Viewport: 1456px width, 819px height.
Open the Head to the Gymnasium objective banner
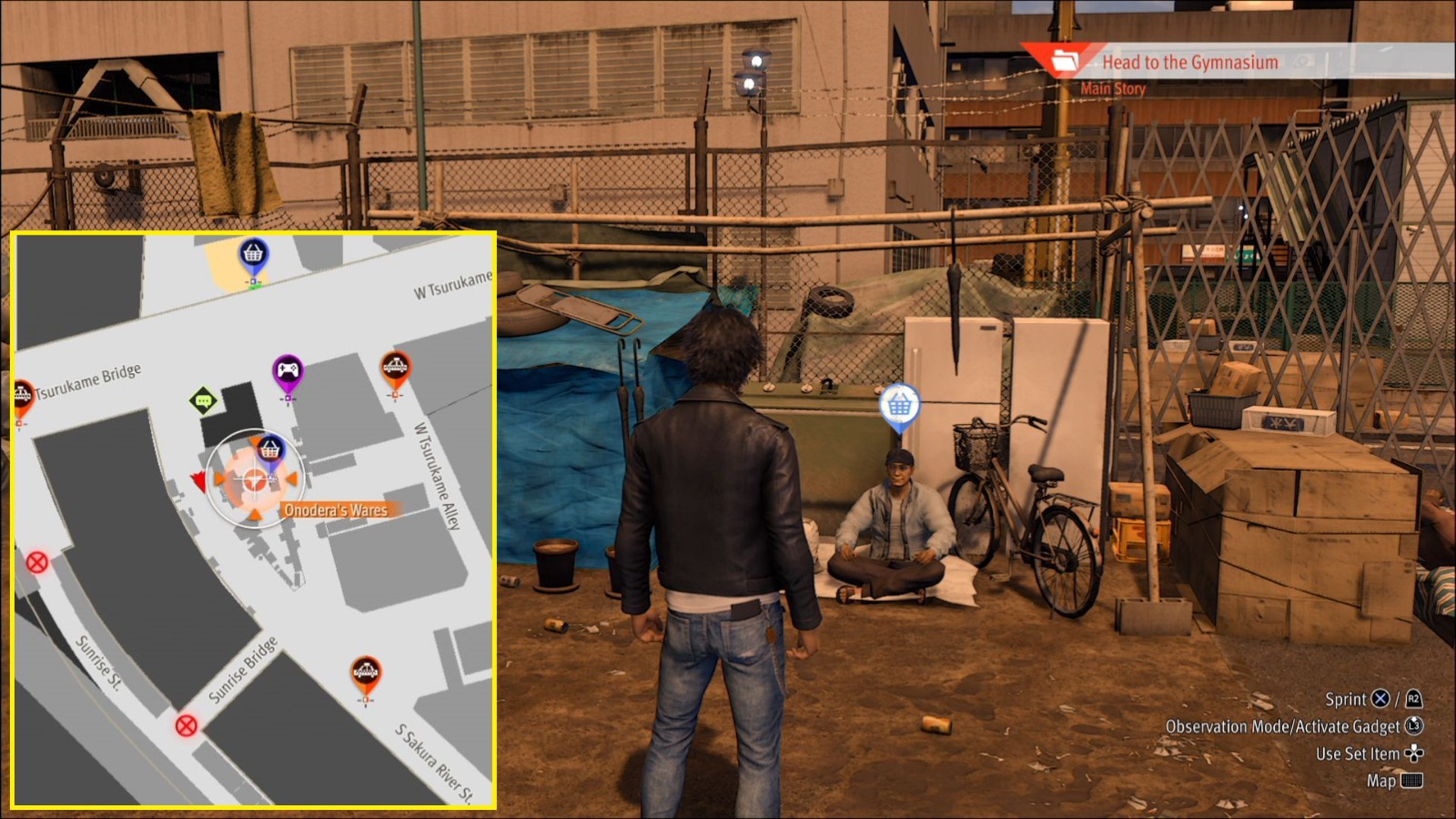click(x=1190, y=63)
